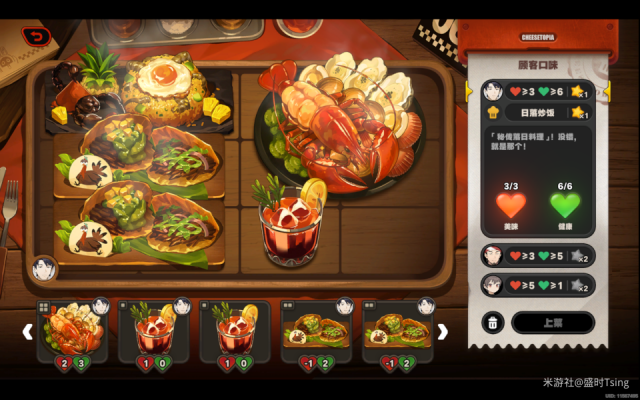
Task: Show more dish cards with right arrow
Action: point(442,331)
